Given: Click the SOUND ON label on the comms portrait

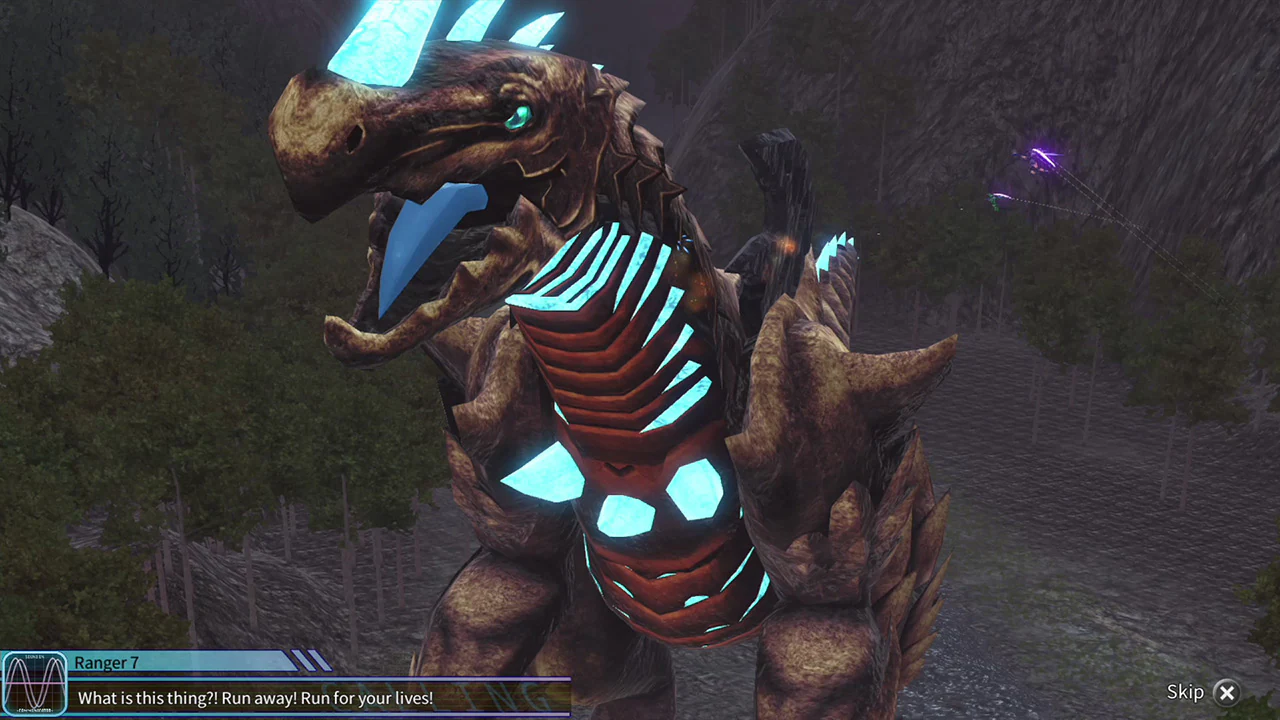Looking at the screenshot, I should coord(37,658).
